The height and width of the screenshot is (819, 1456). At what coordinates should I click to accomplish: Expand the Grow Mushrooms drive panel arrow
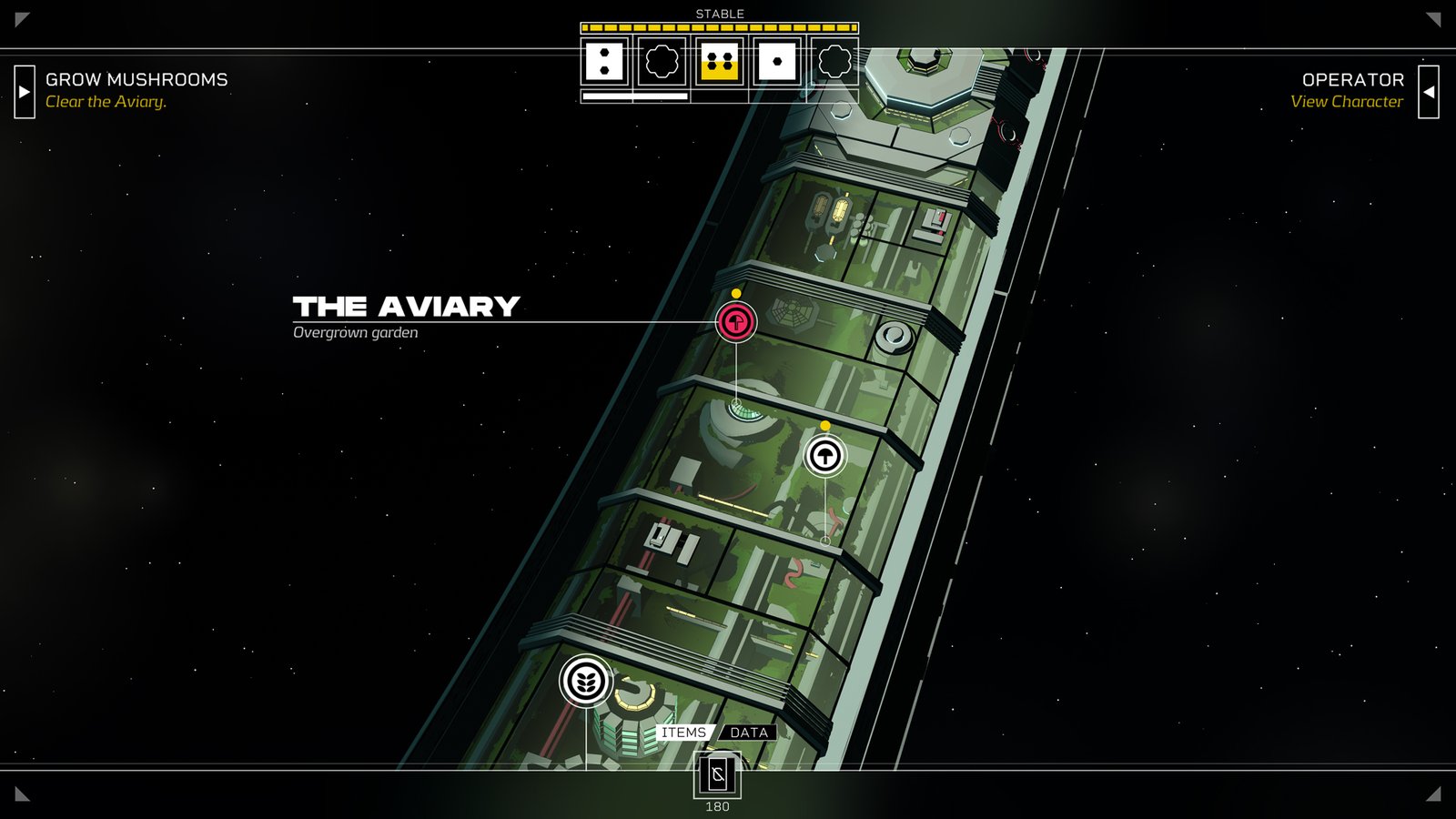click(25, 91)
